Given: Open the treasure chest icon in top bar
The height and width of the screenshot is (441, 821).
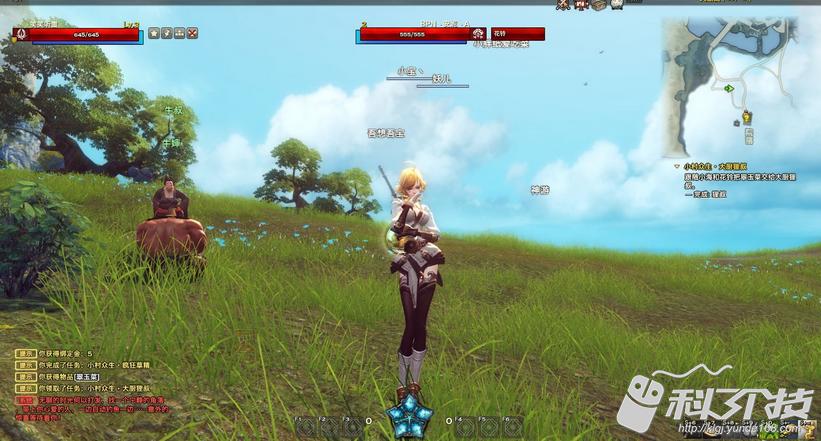Looking at the screenshot, I should tap(598, 5).
